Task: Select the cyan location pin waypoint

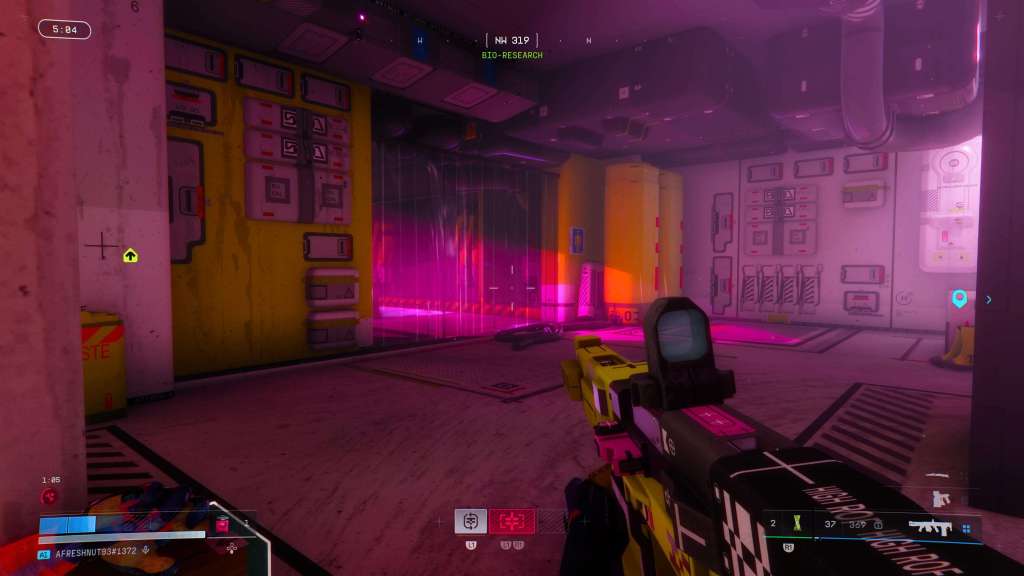Action: [x=959, y=298]
